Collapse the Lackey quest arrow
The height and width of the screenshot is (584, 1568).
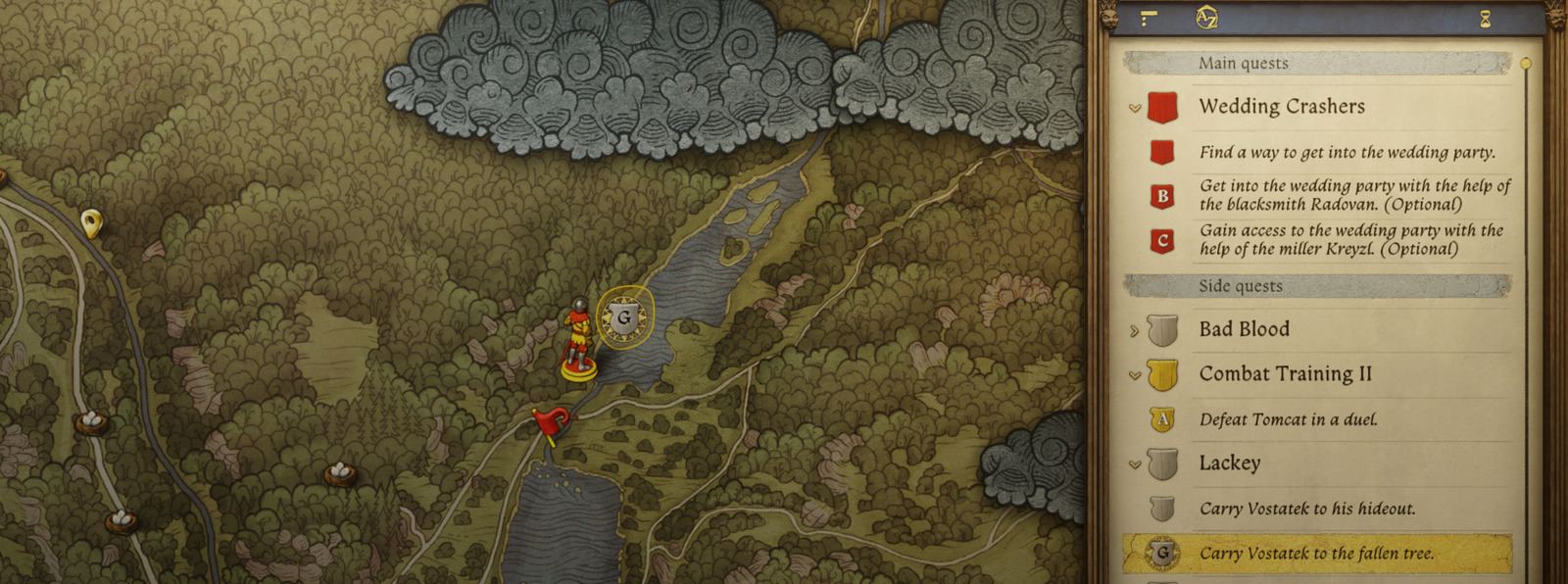(x=1135, y=464)
